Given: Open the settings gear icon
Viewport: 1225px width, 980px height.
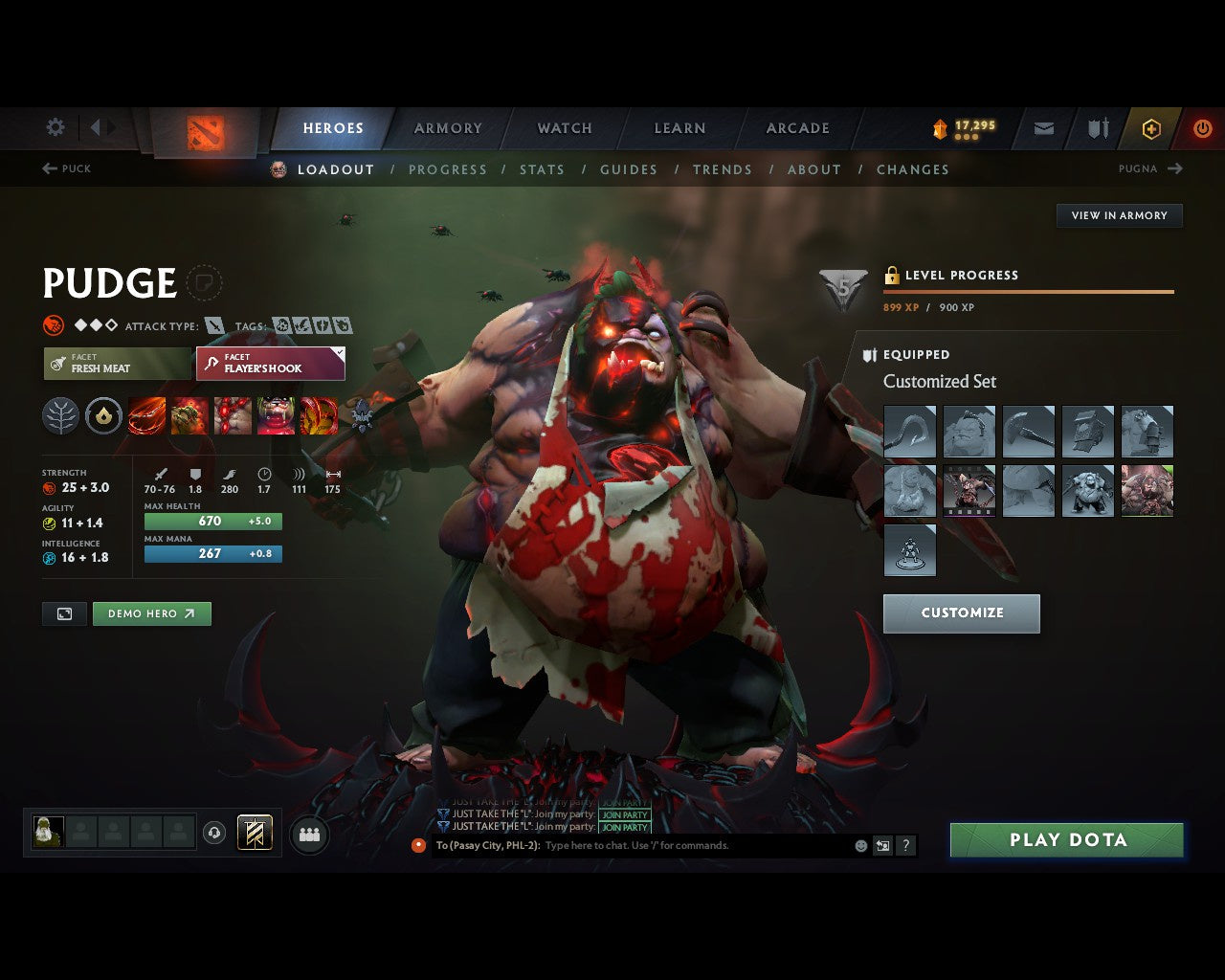Looking at the screenshot, I should click(x=56, y=127).
